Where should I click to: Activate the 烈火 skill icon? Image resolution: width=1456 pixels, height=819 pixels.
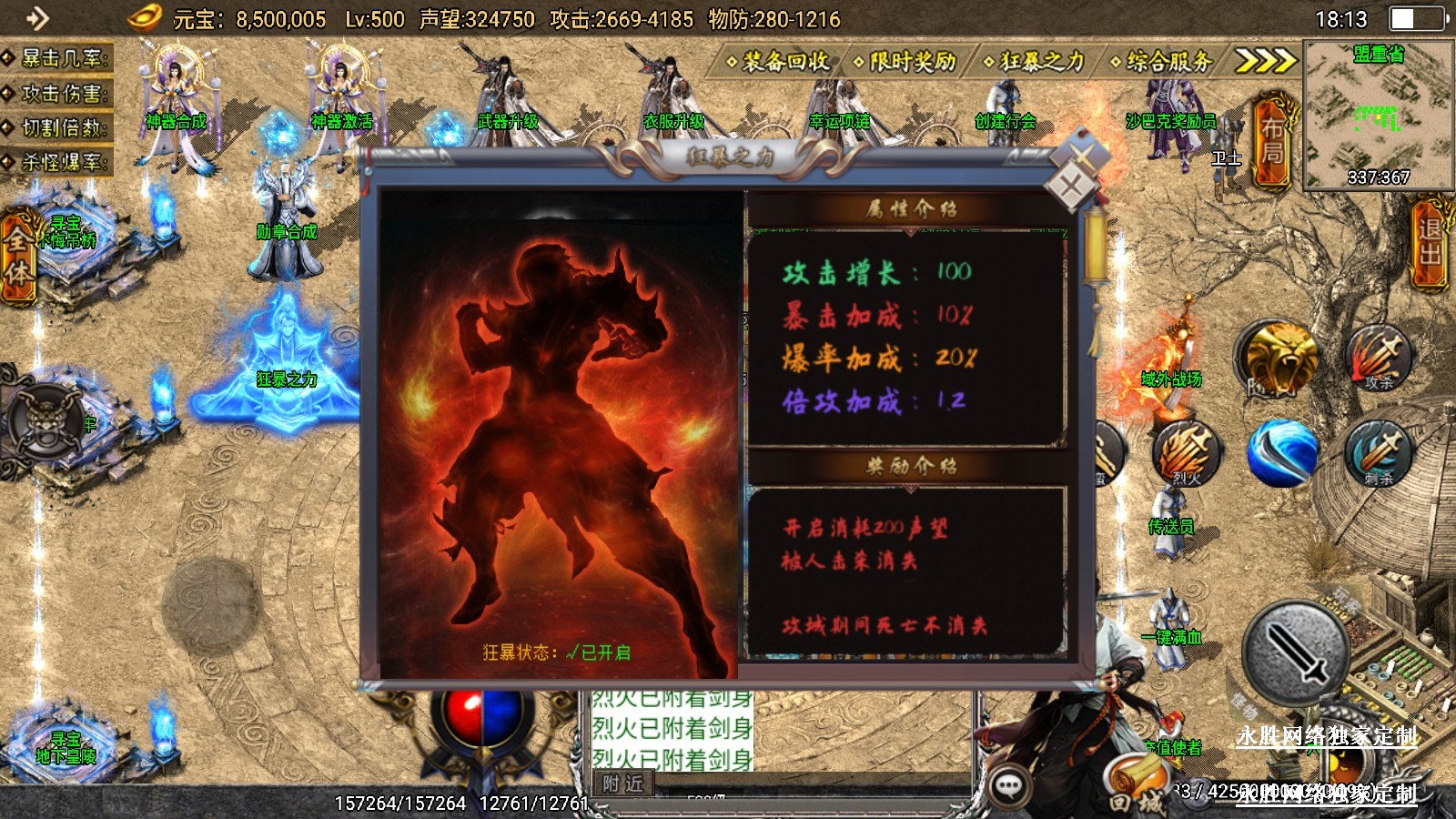(x=1186, y=451)
